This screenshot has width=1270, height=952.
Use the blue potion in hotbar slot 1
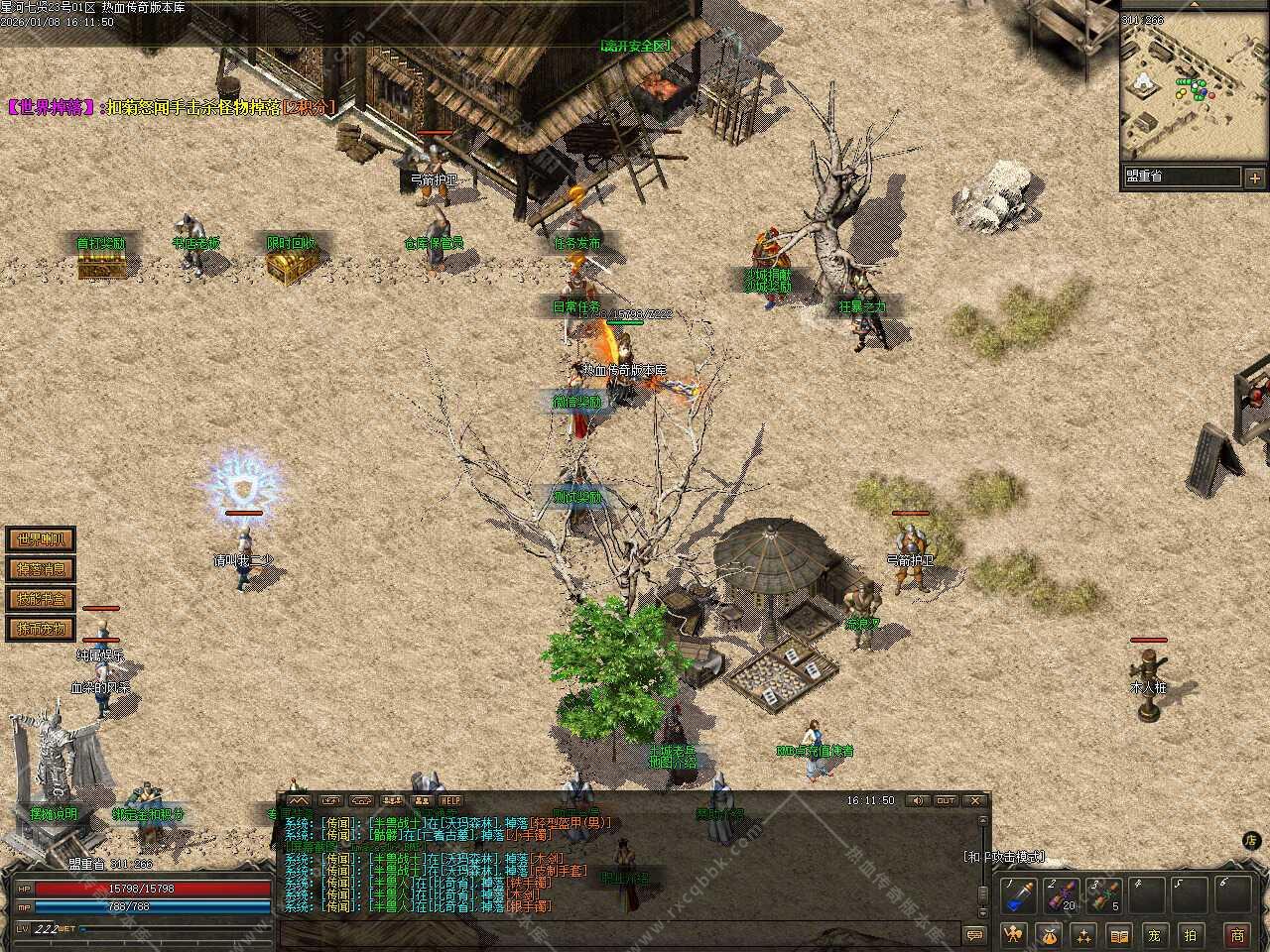pyautogui.click(x=1016, y=896)
